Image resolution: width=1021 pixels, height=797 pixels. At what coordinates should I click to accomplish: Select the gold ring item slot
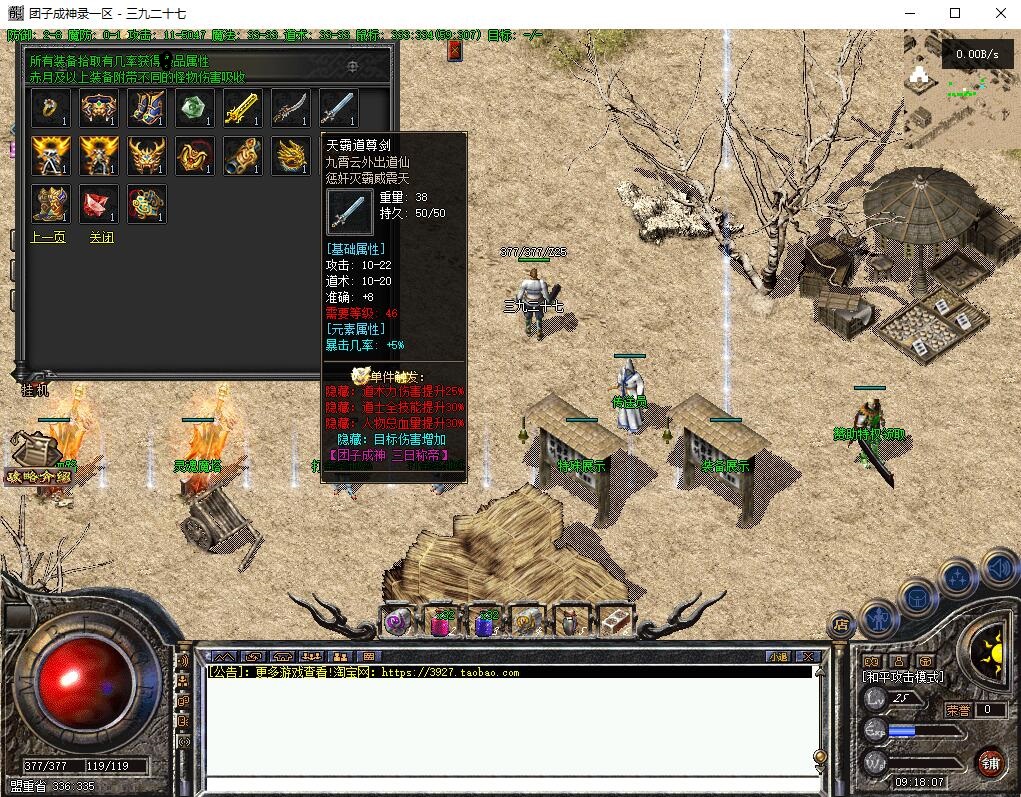pos(51,108)
